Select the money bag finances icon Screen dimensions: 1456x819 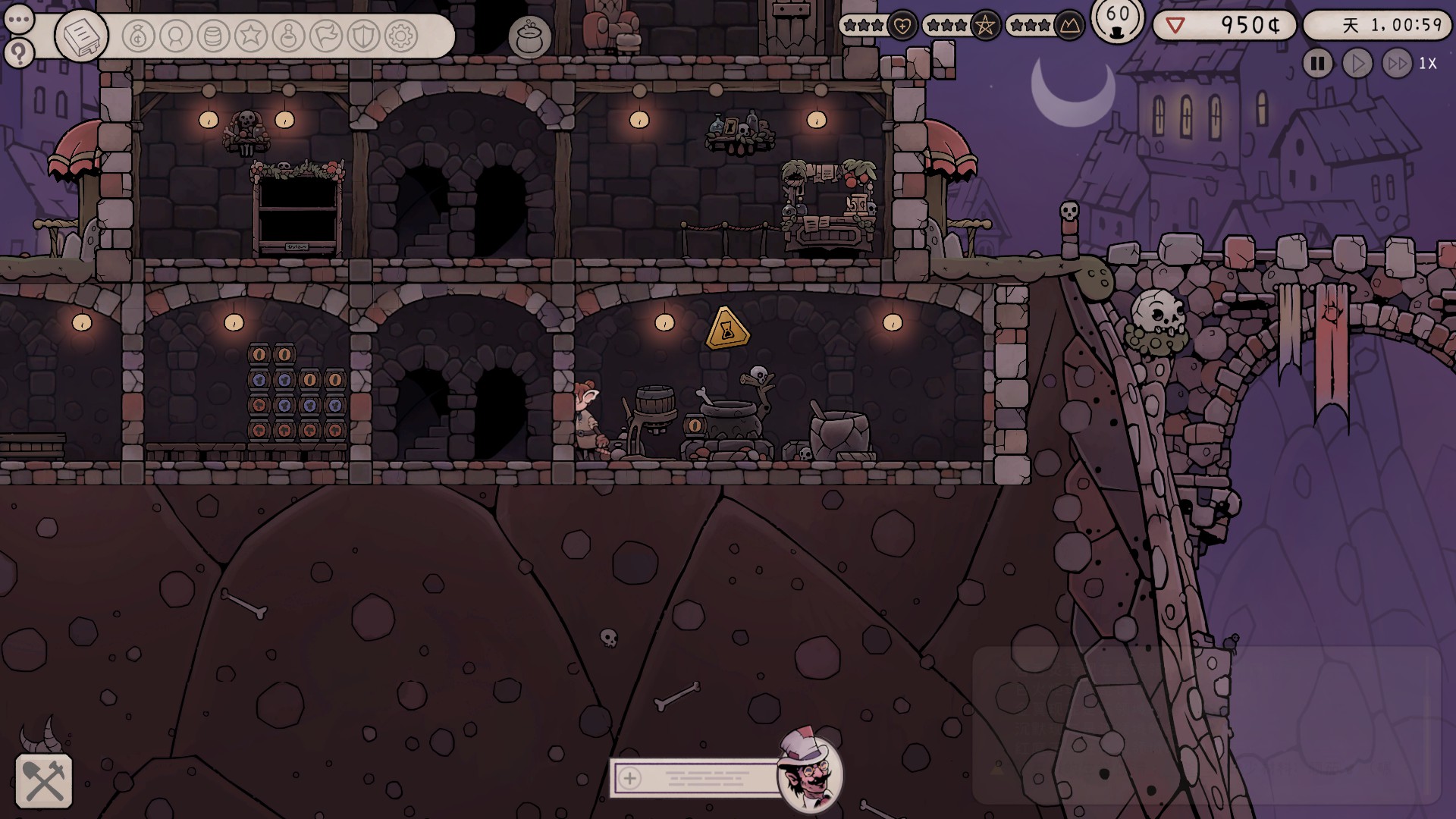point(138,36)
